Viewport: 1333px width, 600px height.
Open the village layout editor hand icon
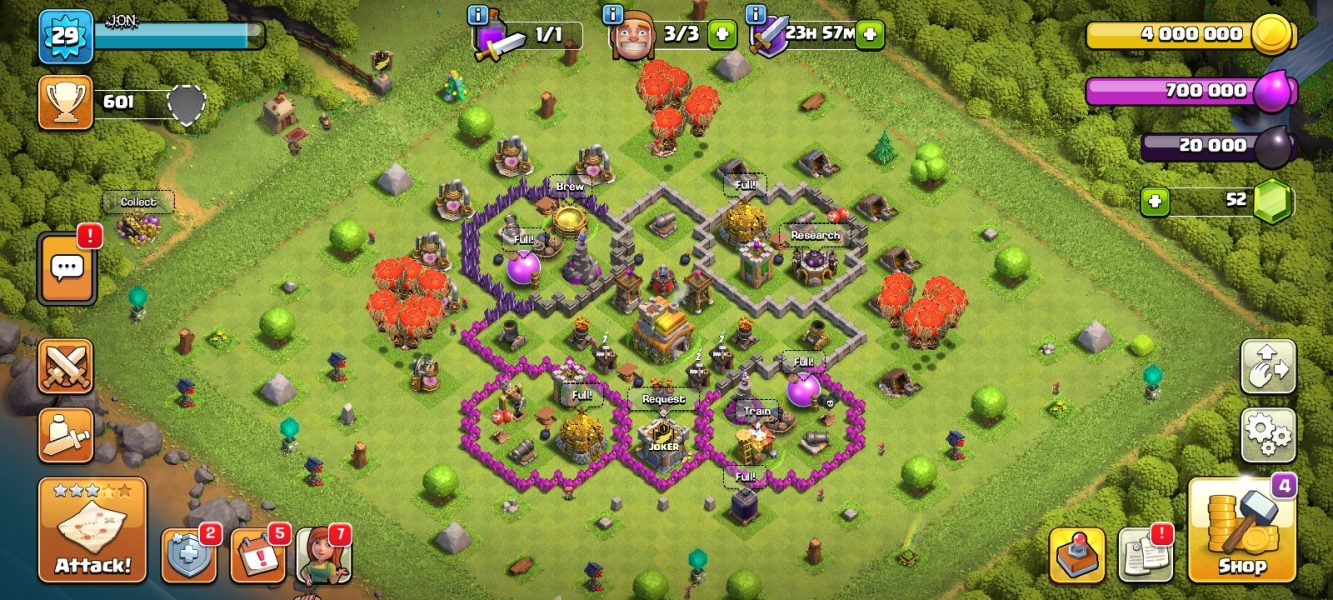pyautogui.click(x=1268, y=367)
